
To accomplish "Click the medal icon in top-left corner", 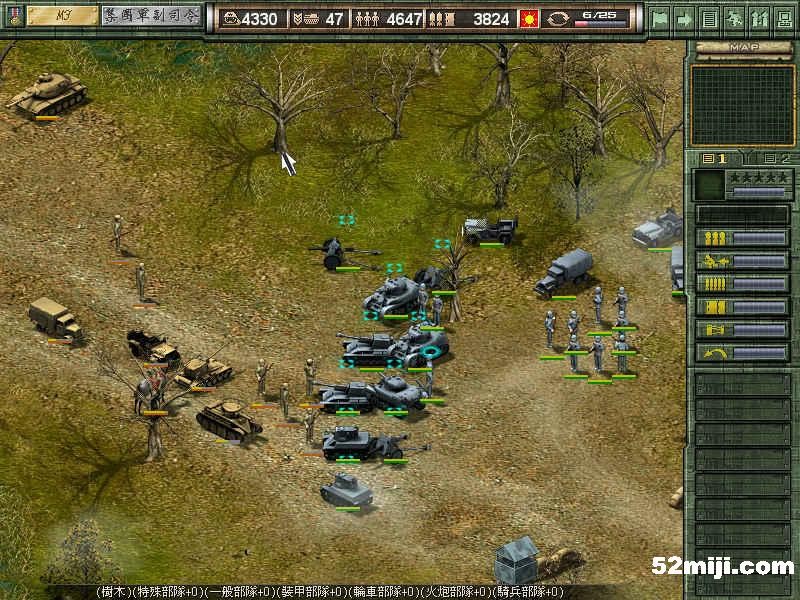I will point(14,16).
